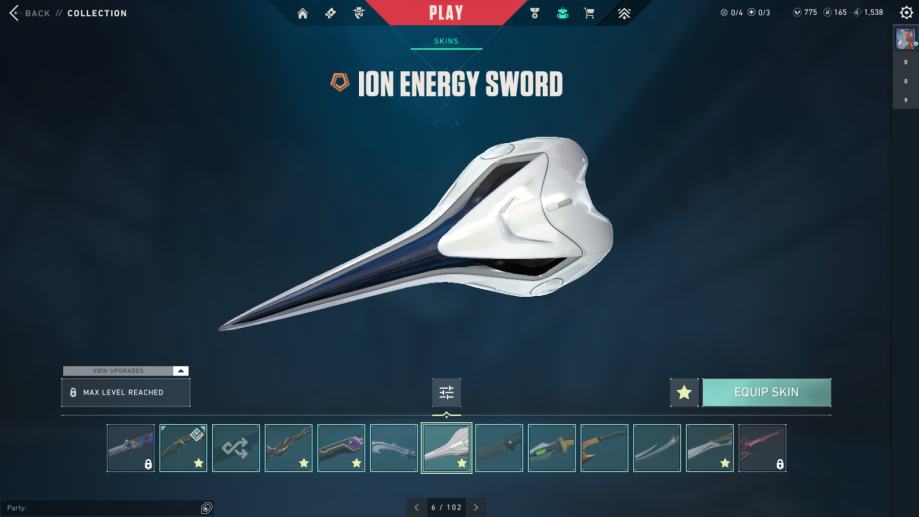The image size is (919, 517).
Task: Click the Party chat input field
Action: tap(100, 508)
